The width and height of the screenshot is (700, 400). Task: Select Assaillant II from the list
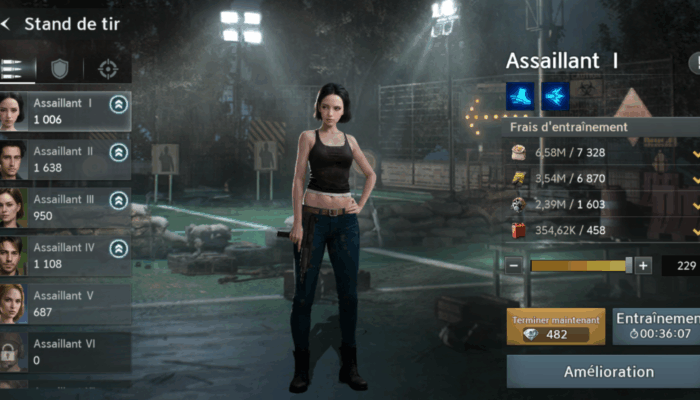(65, 159)
